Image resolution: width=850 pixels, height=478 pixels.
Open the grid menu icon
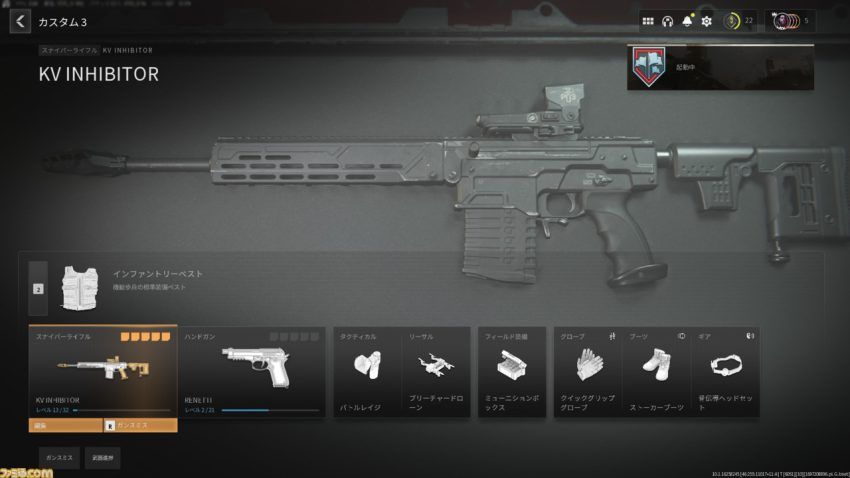pos(648,21)
